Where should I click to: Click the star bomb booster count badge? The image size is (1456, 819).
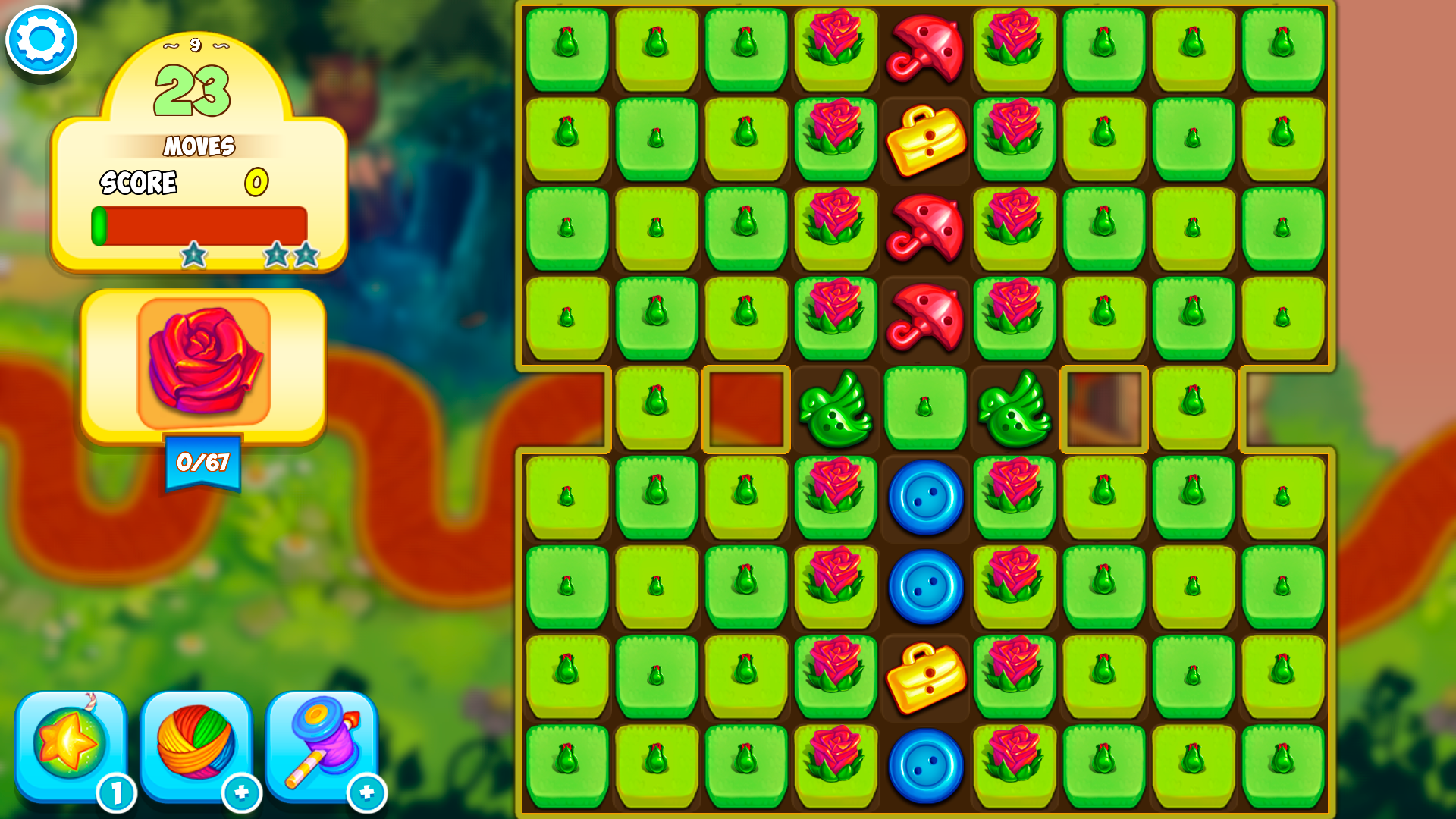tap(118, 795)
